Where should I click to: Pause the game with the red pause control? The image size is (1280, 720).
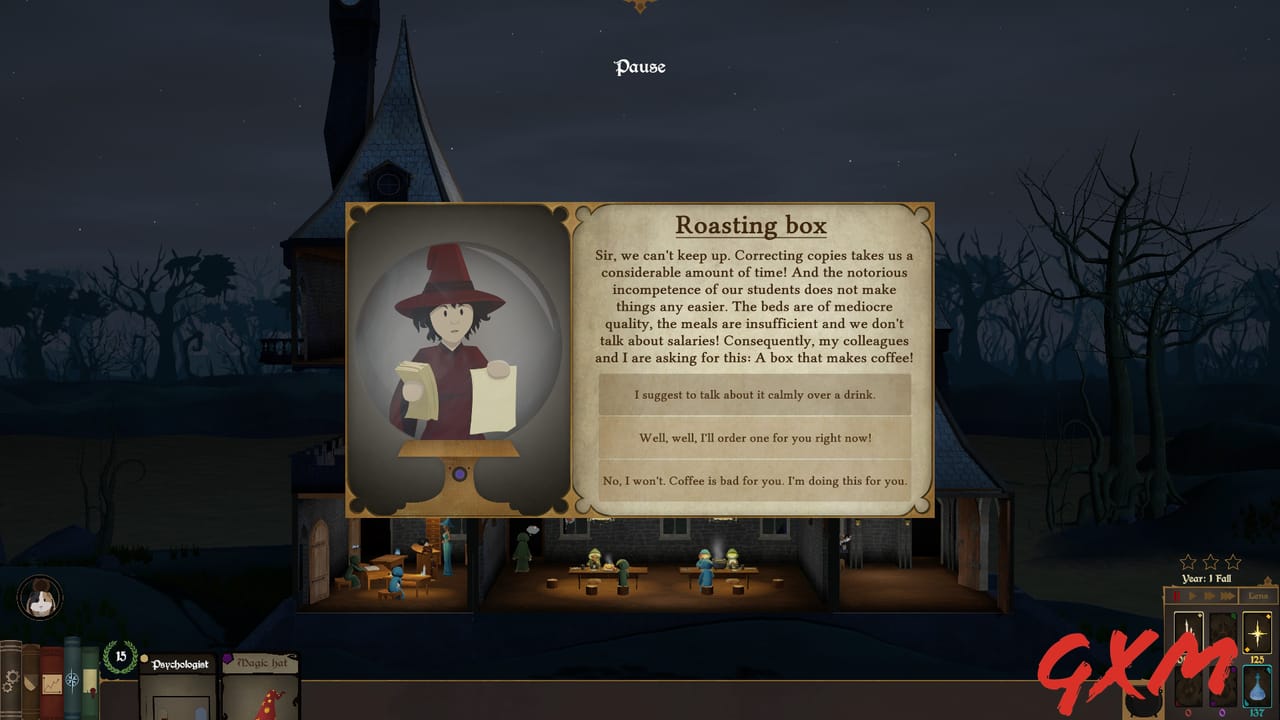(x=1176, y=595)
